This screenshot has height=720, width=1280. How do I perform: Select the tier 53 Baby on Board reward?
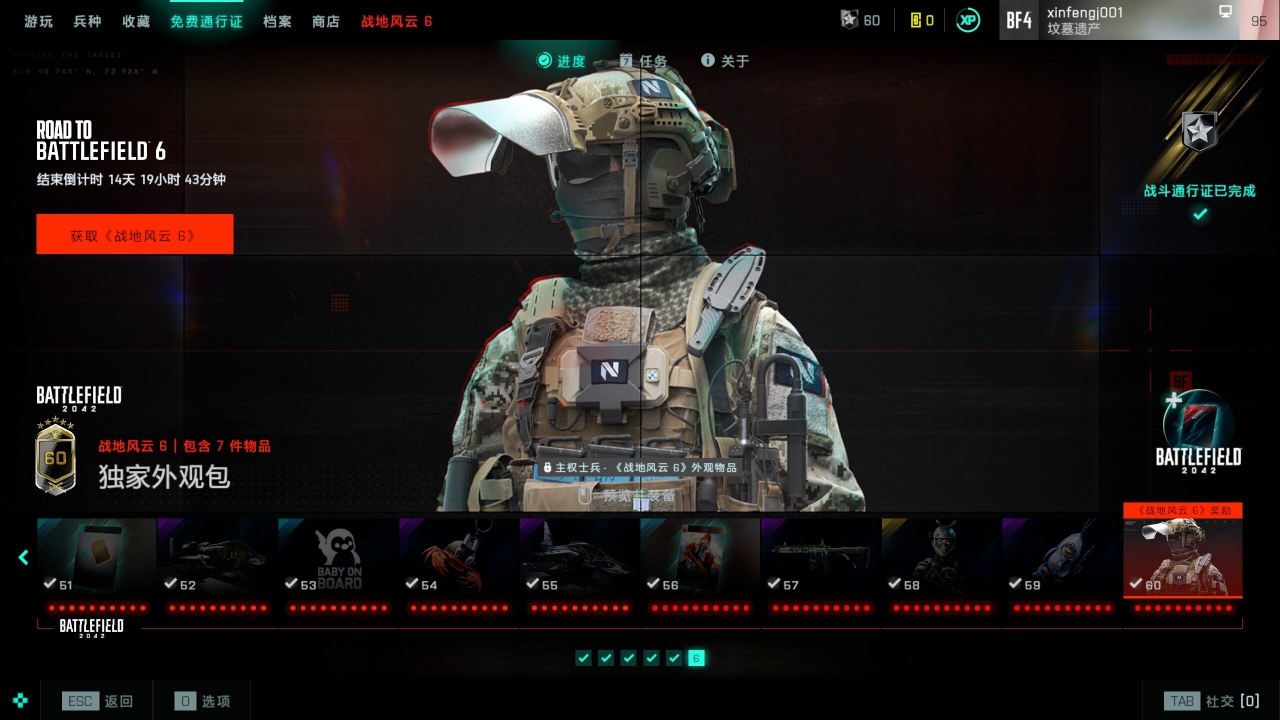point(338,557)
